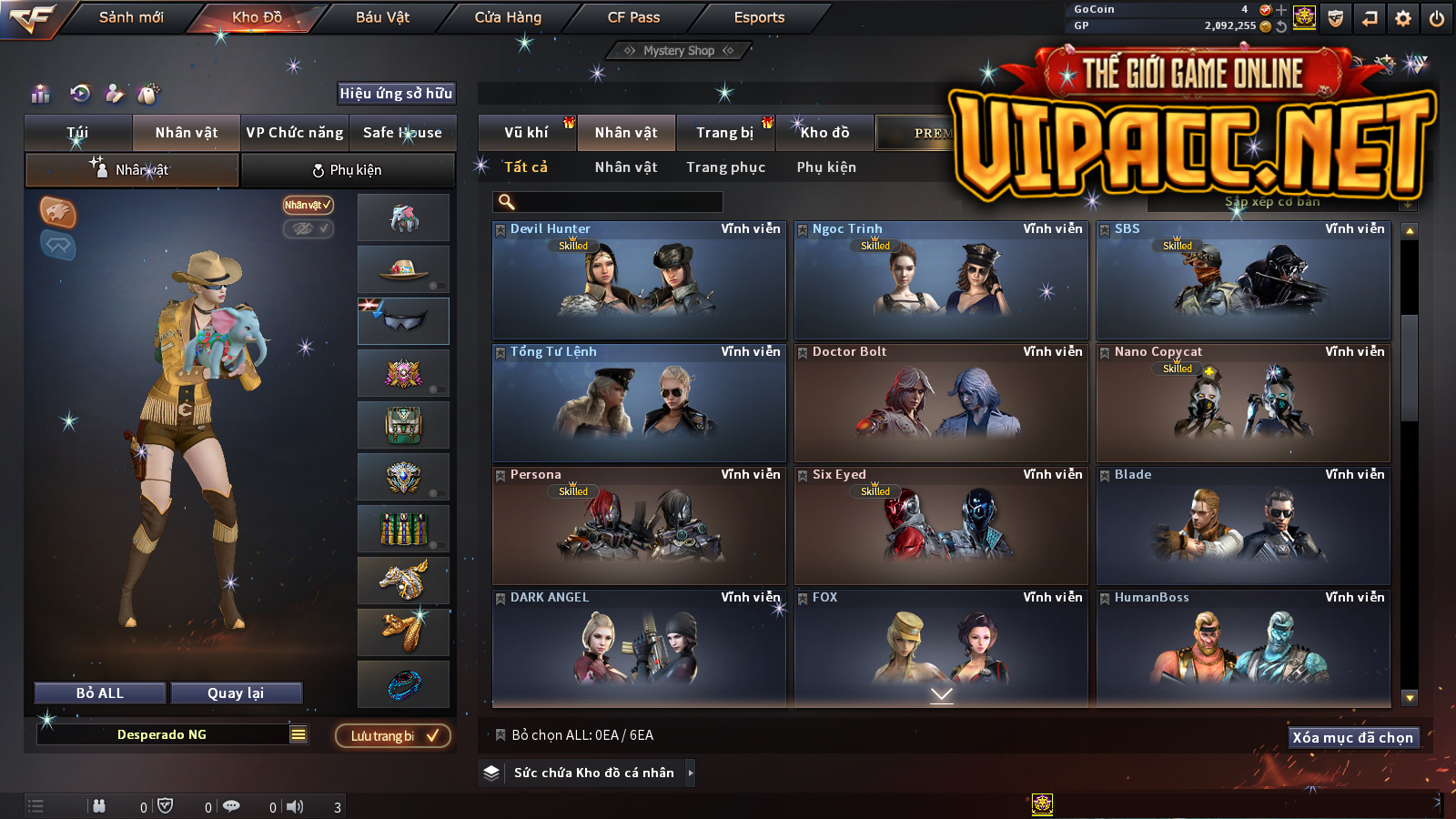
Task: Click the character search field
Action: tap(608, 202)
